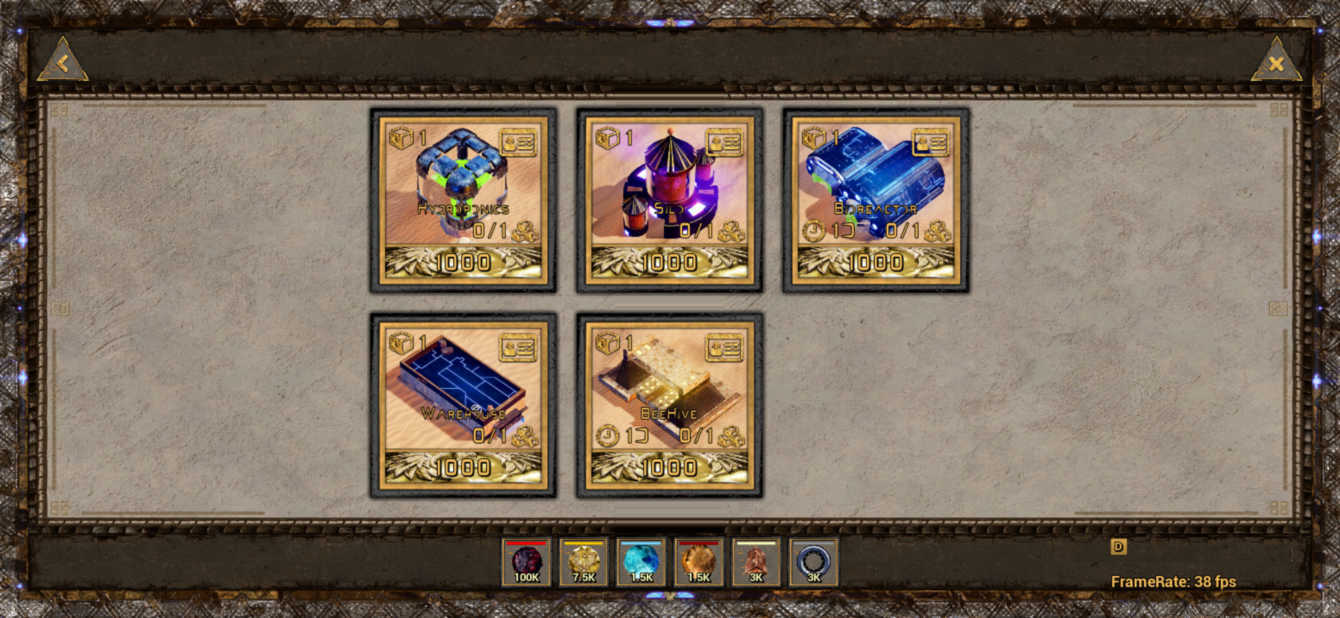This screenshot has width=1340, height=618.
Task: Click the orange resource showing 1.5K
Action: [x=698, y=562]
